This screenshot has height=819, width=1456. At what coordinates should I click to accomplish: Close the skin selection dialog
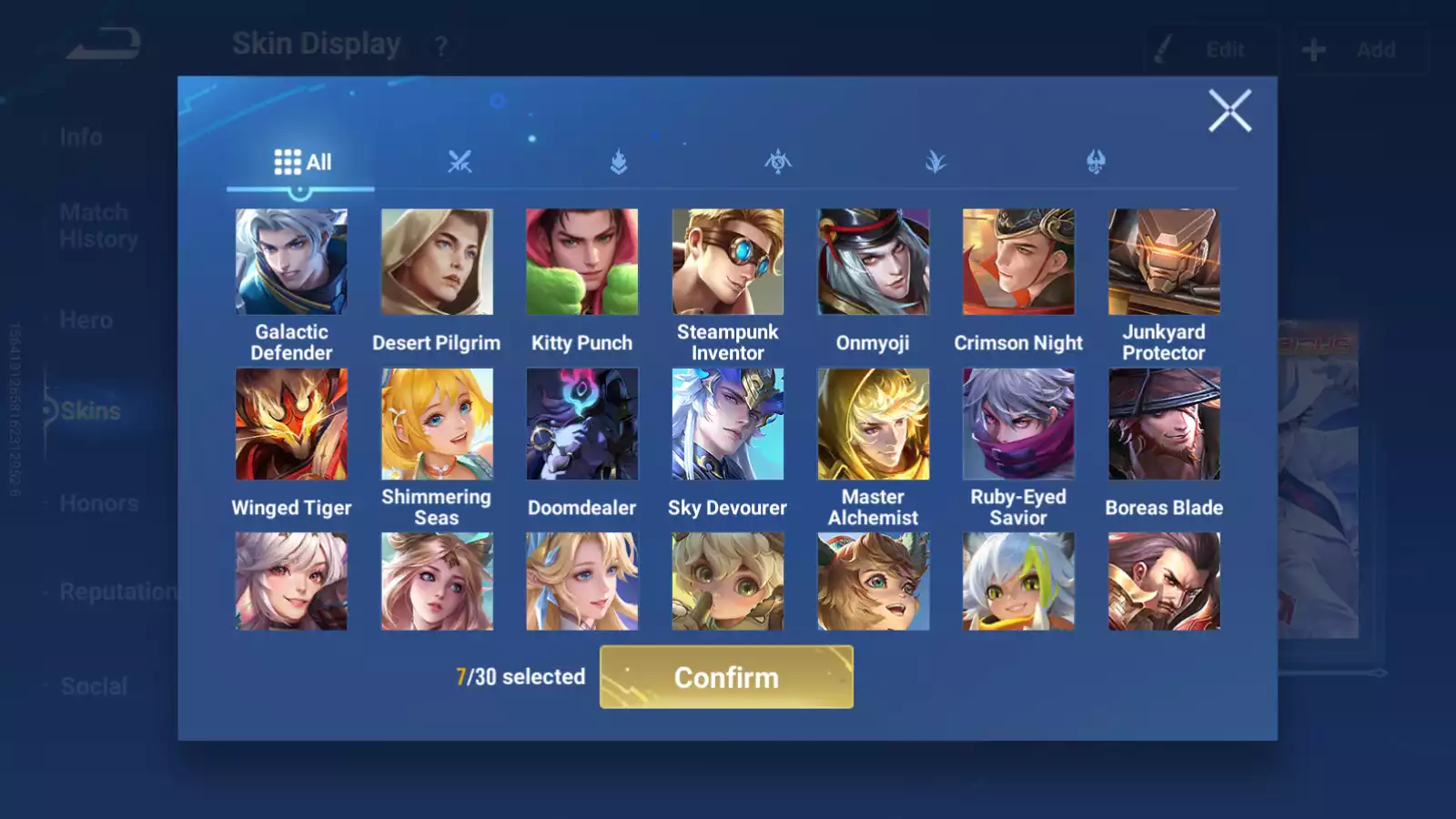pos(1230,111)
